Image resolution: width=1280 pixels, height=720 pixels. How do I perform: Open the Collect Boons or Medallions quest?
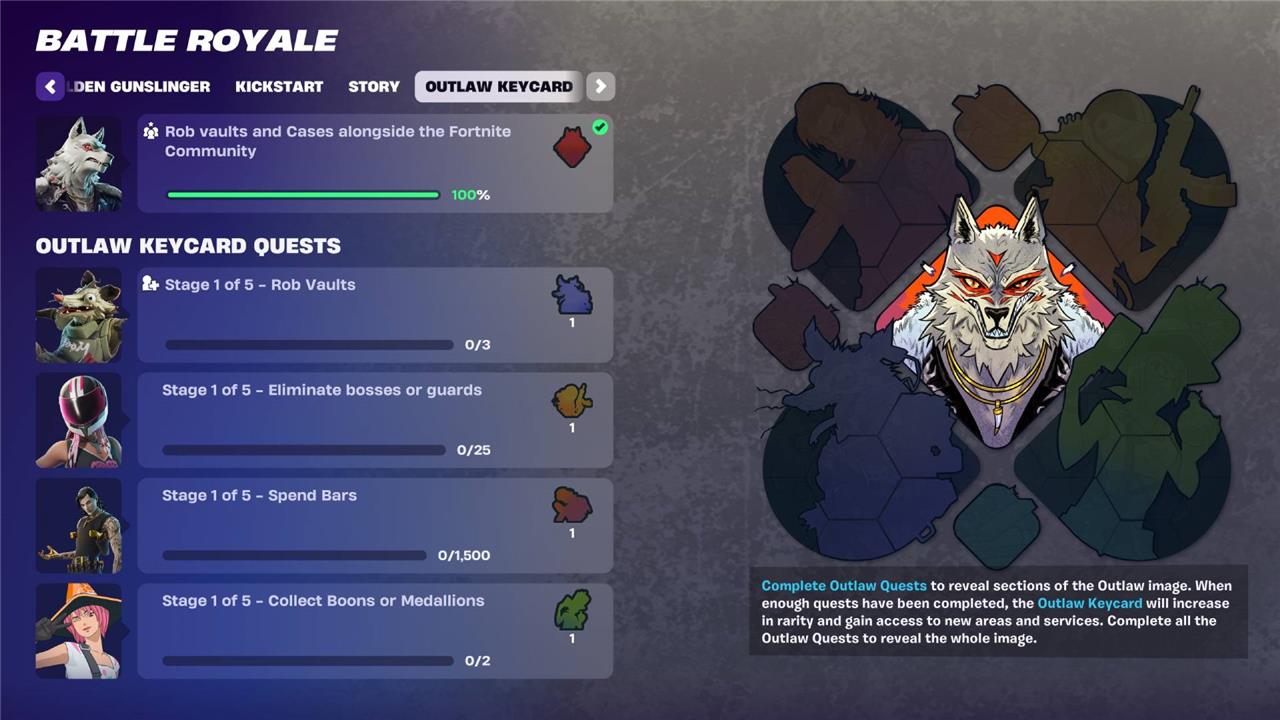(374, 631)
